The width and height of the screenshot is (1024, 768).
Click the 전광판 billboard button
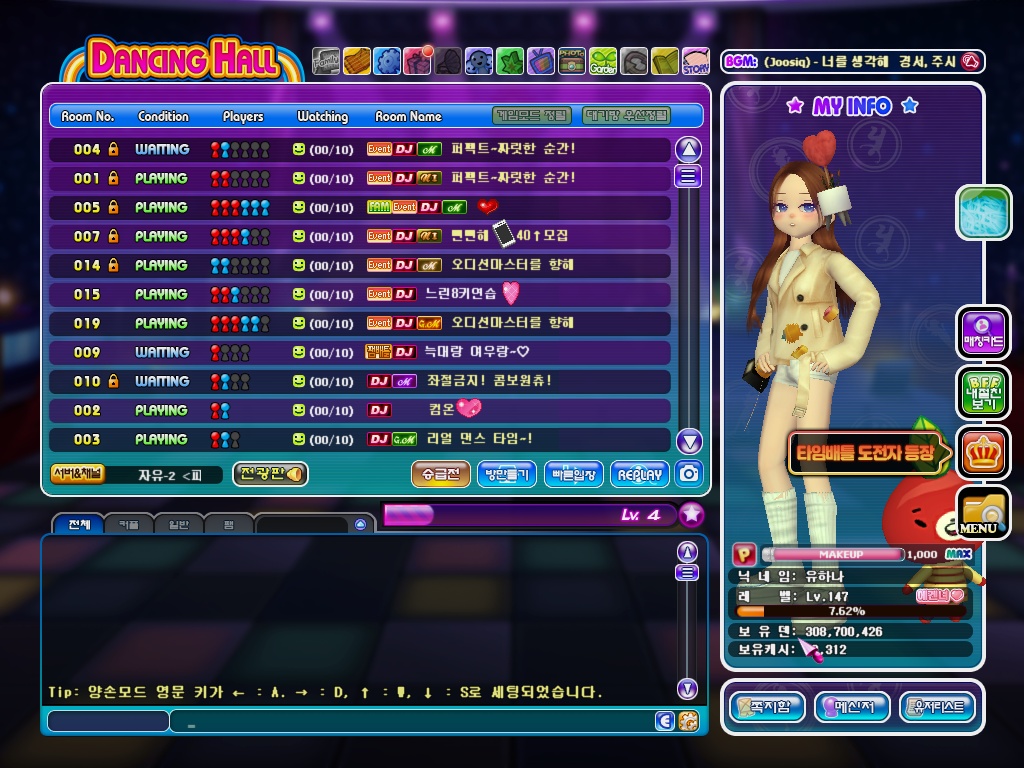click(270, 474)
